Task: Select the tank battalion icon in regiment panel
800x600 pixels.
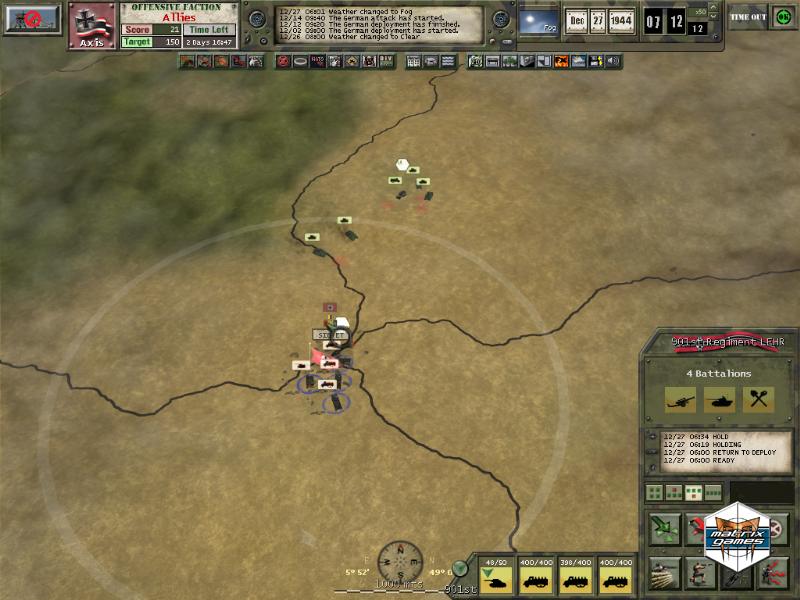Action: [x=719, y=400]
